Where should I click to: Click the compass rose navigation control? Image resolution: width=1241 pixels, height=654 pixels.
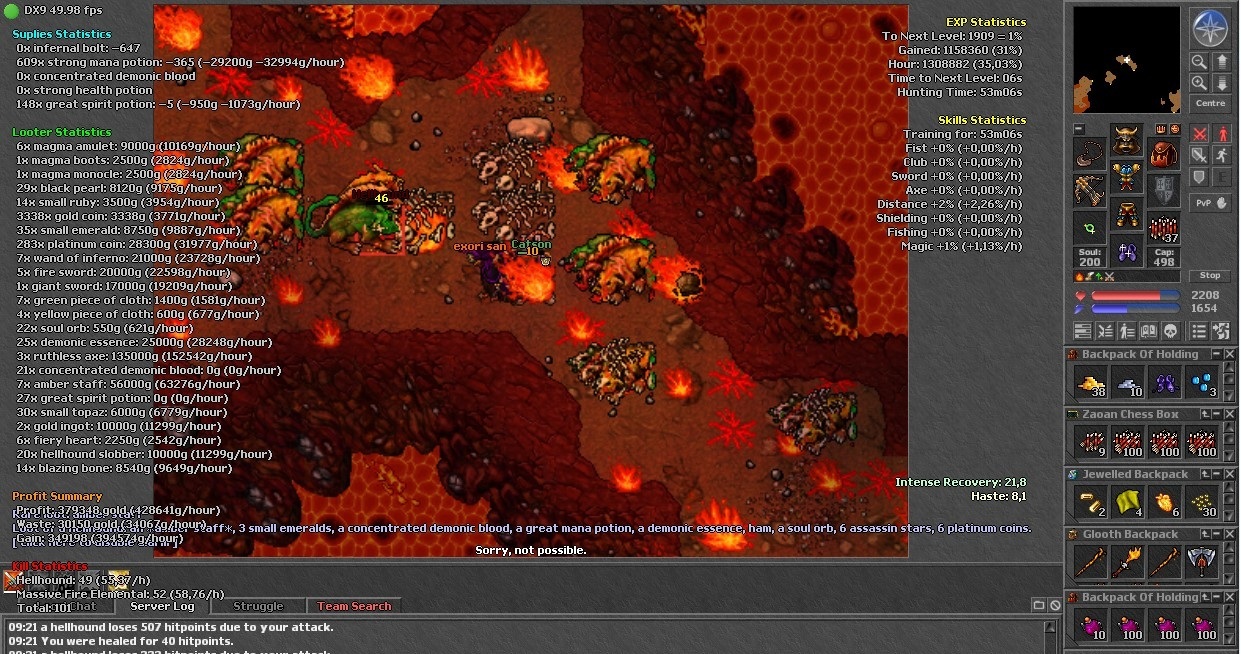pos(1210,27)
